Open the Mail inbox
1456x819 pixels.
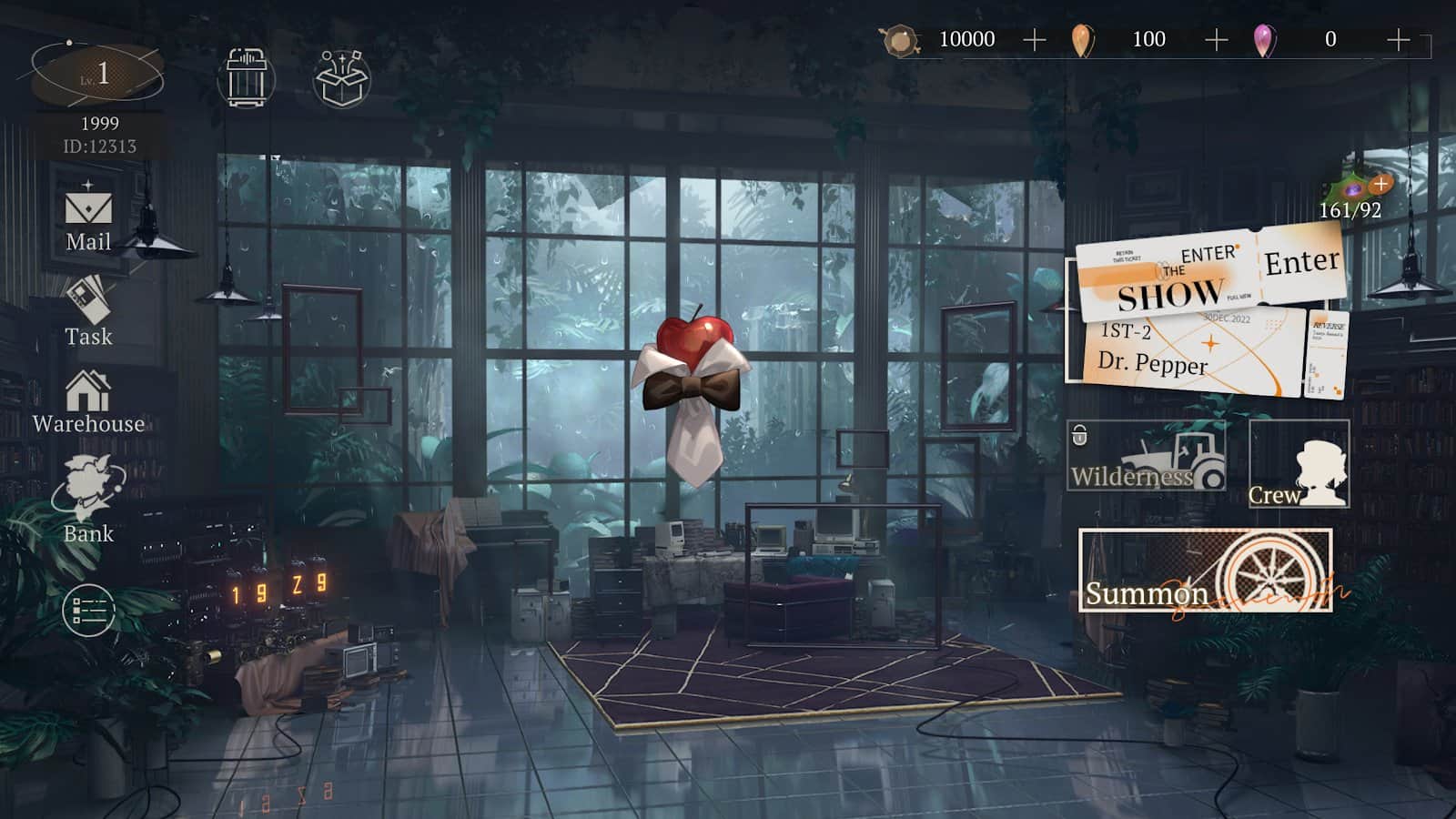coord(88,218)
